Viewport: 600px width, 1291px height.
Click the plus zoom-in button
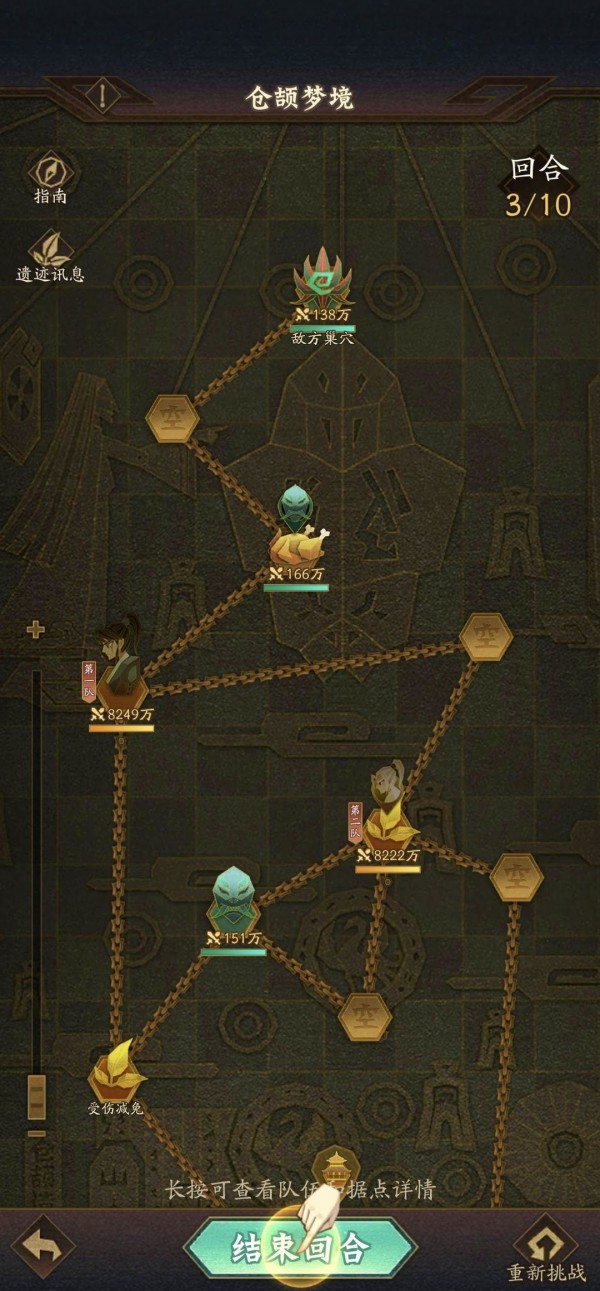coord(36,629)
